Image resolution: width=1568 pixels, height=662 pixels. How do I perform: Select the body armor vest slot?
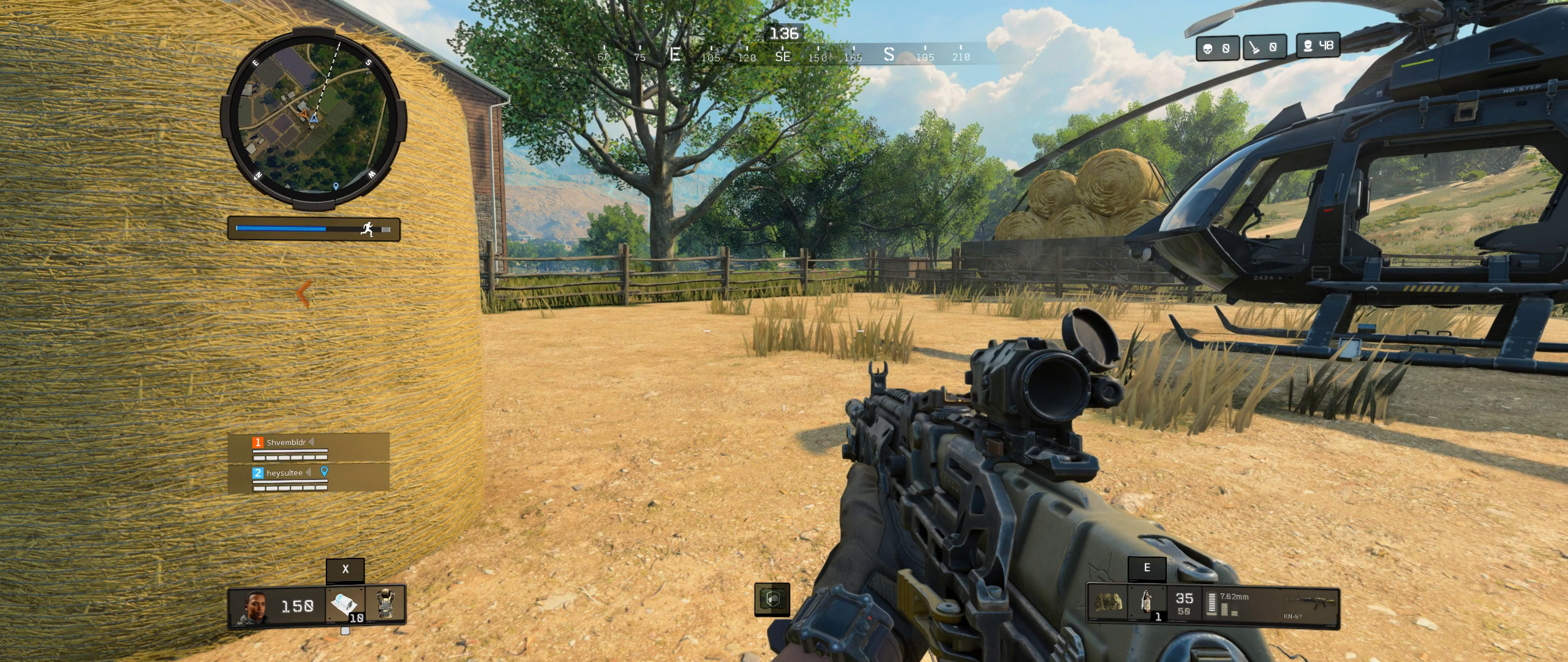point(385,604)
